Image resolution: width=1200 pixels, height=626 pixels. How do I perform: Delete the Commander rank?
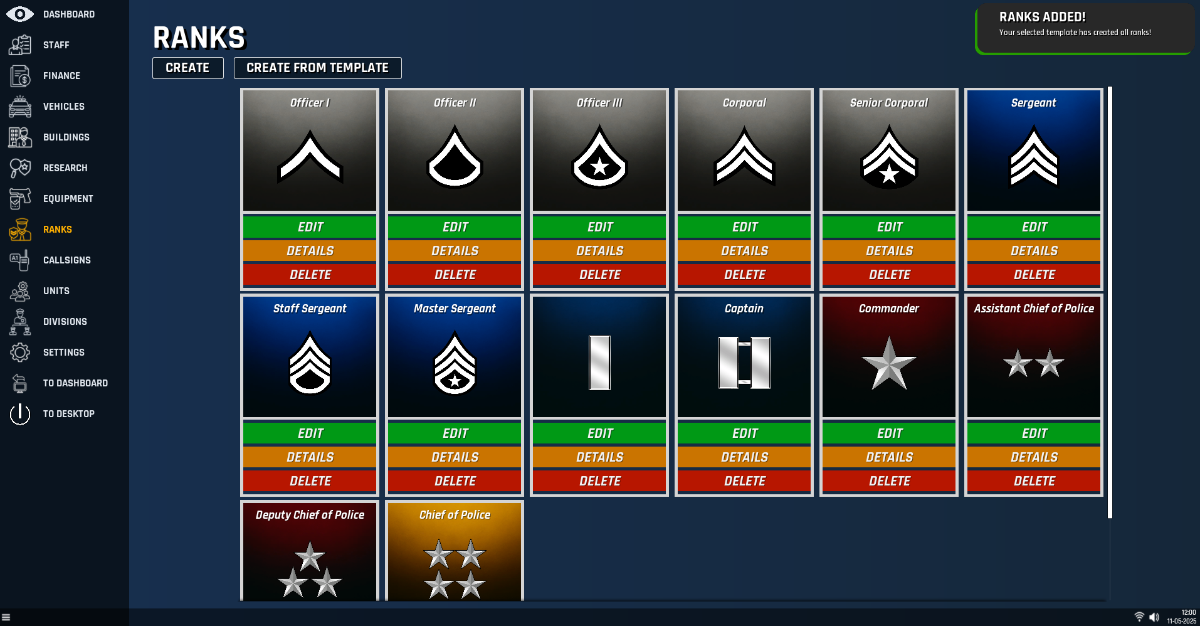(x=890, y=481)
